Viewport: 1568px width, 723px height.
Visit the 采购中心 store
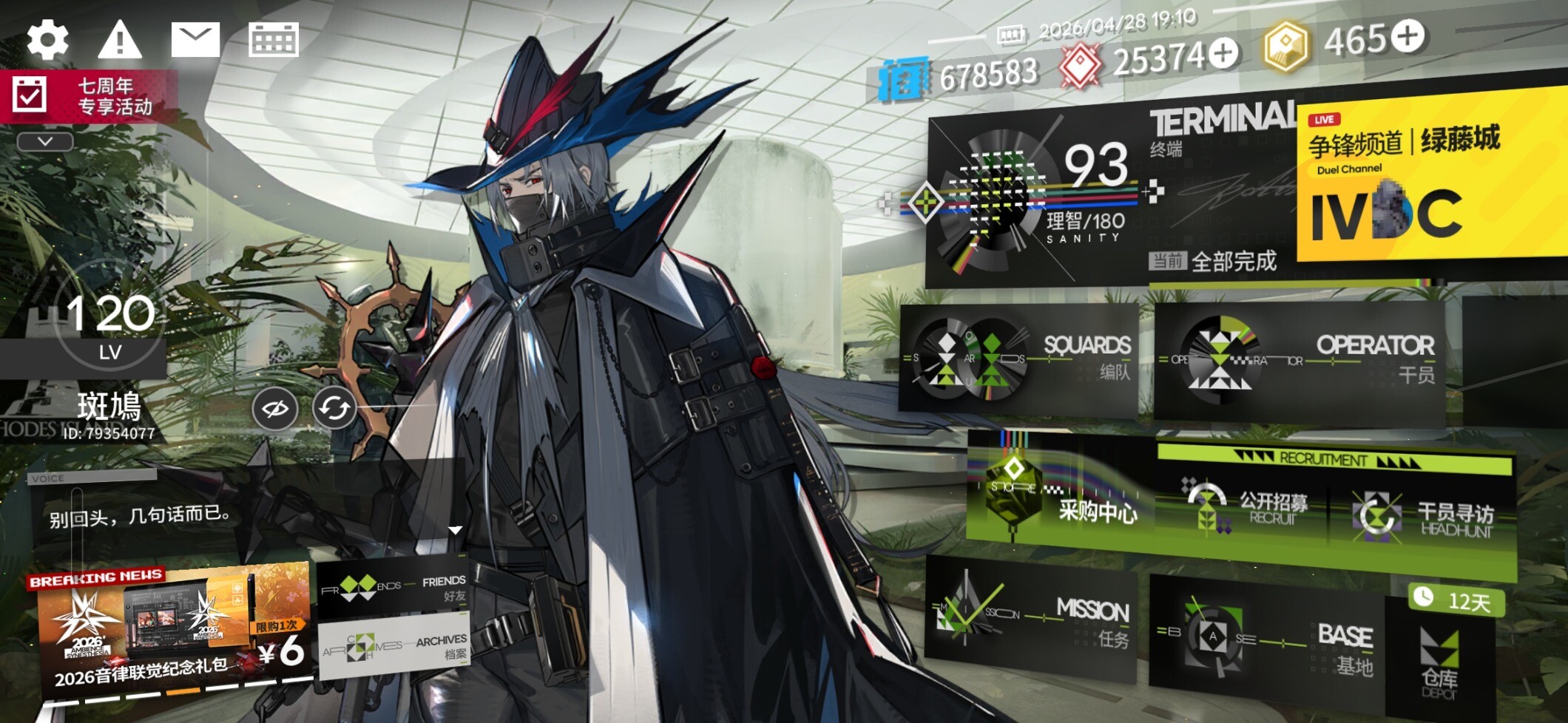click(1058, 495)
